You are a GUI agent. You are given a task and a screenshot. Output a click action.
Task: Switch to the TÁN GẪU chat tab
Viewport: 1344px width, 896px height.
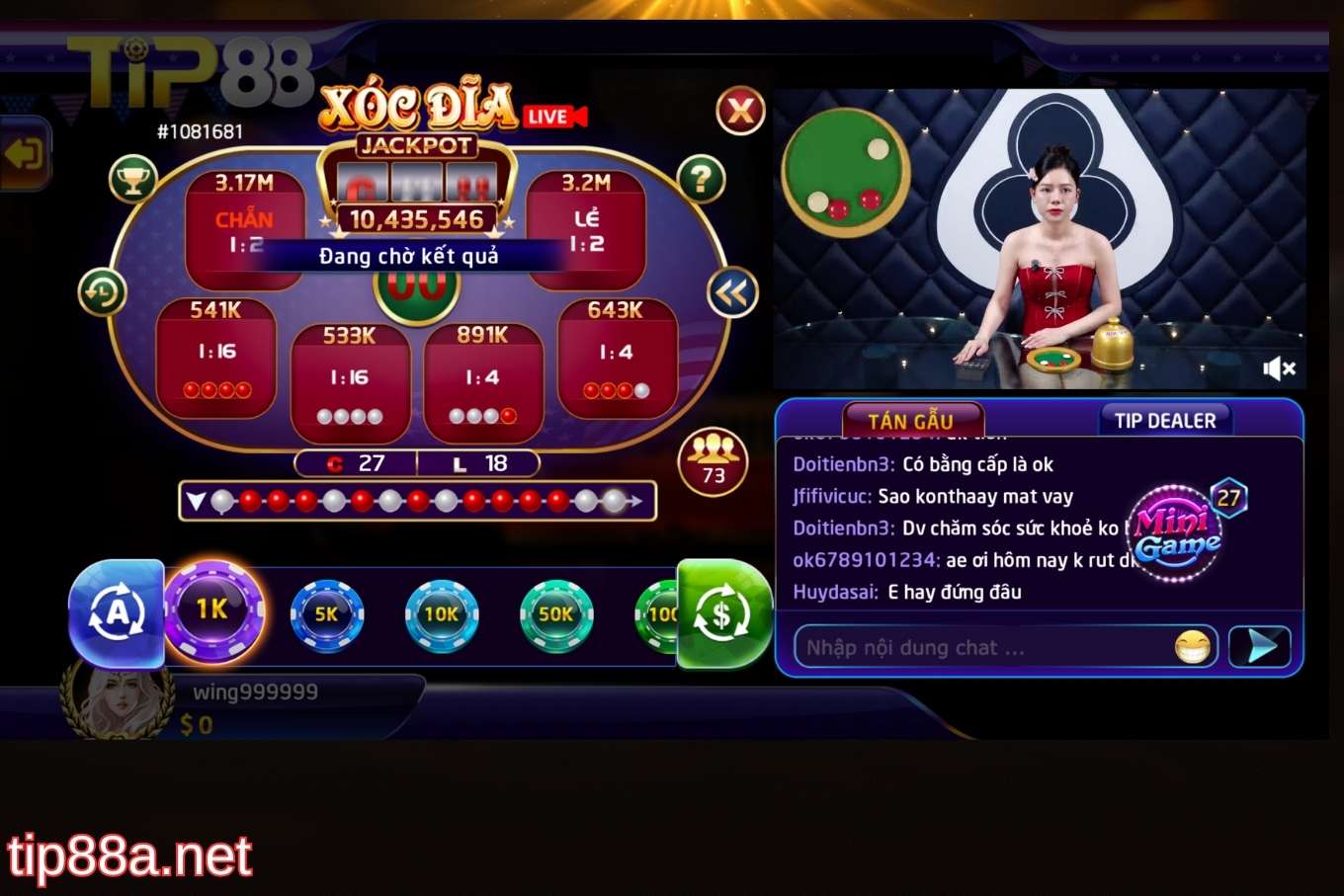pos(910,421)
